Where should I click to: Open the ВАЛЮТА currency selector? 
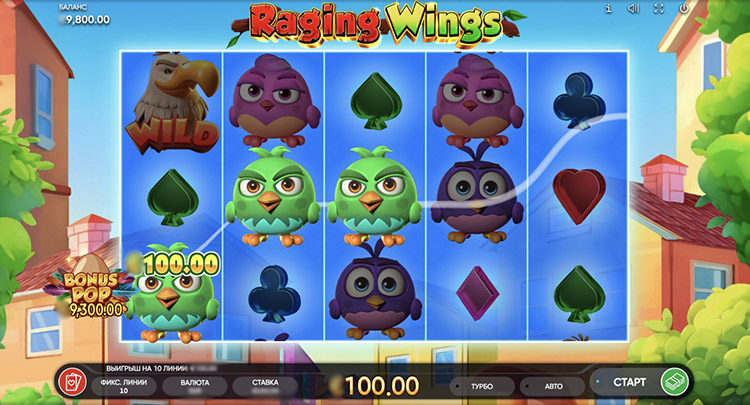[x=193, y=385]
